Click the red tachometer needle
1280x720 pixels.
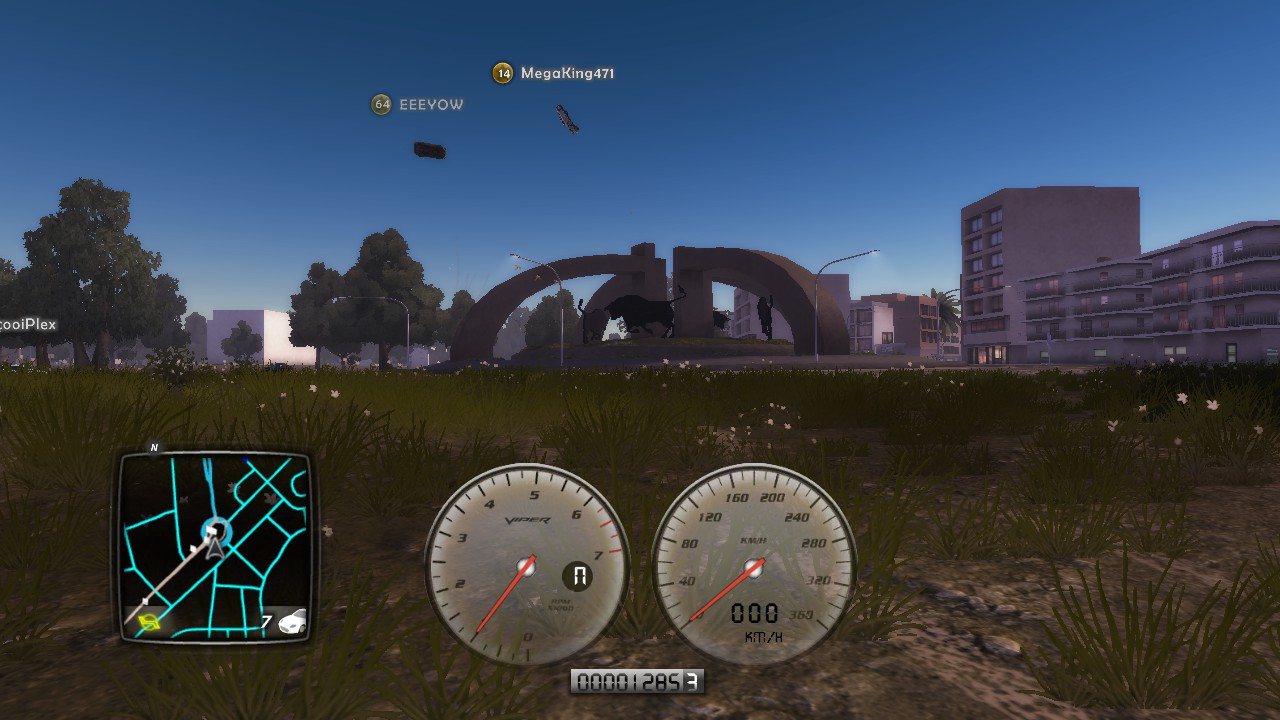click(x=504, y=595)
